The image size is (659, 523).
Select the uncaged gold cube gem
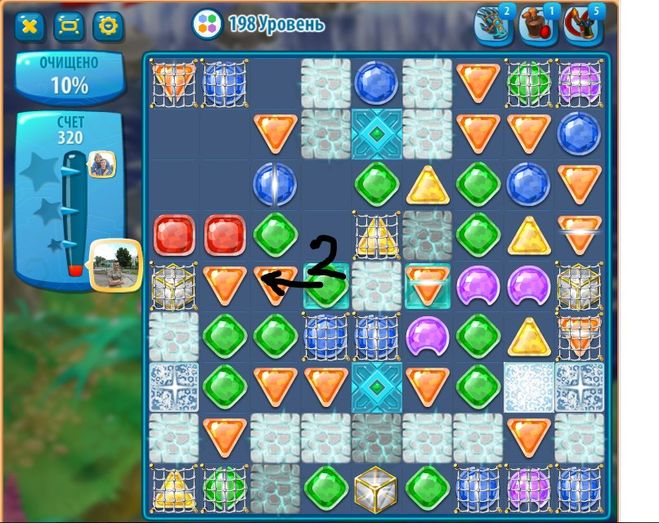click(x=376, y=488)
